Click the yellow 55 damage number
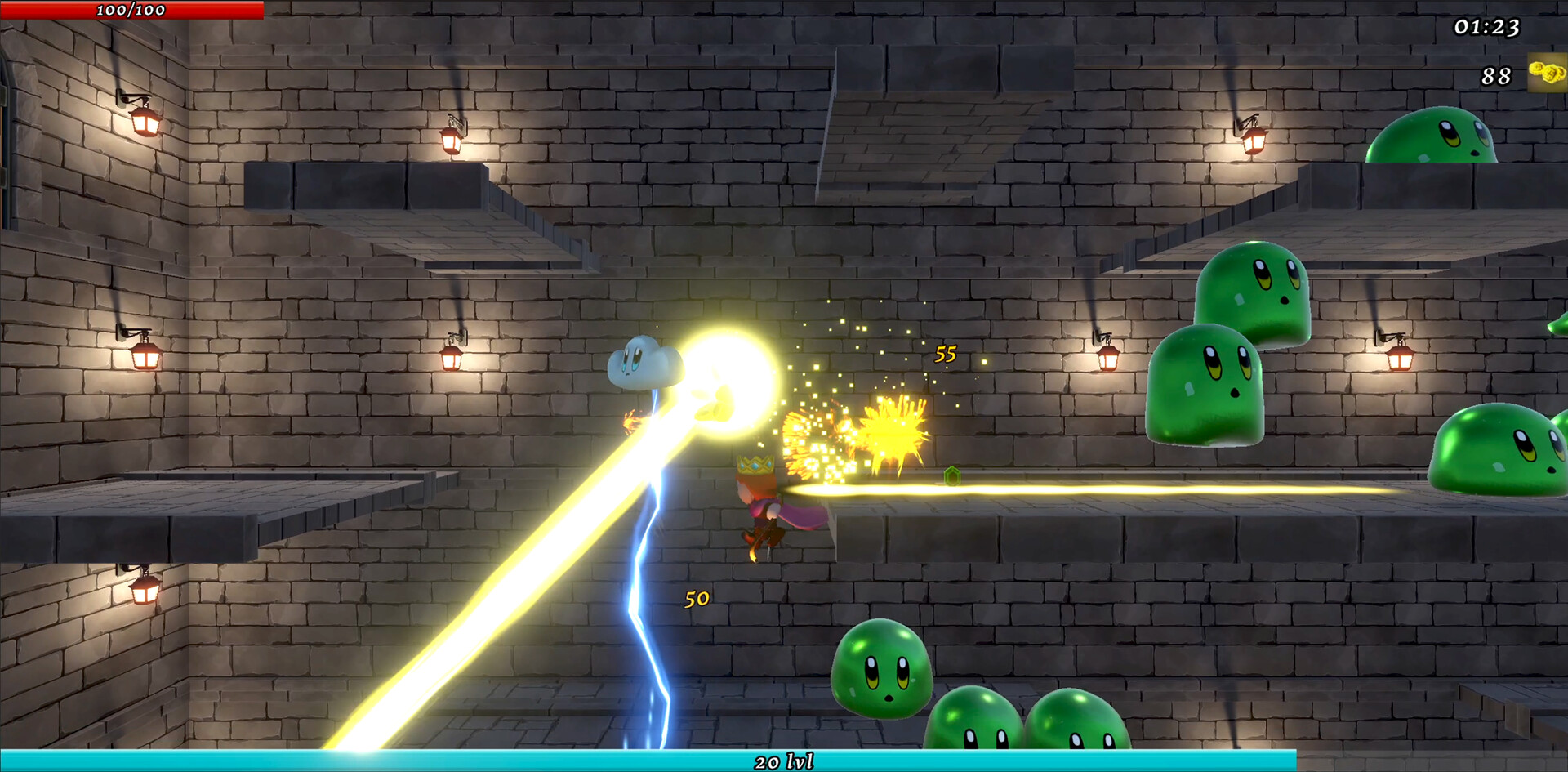This screenshot has height=772, width=1568. point(946,354)
